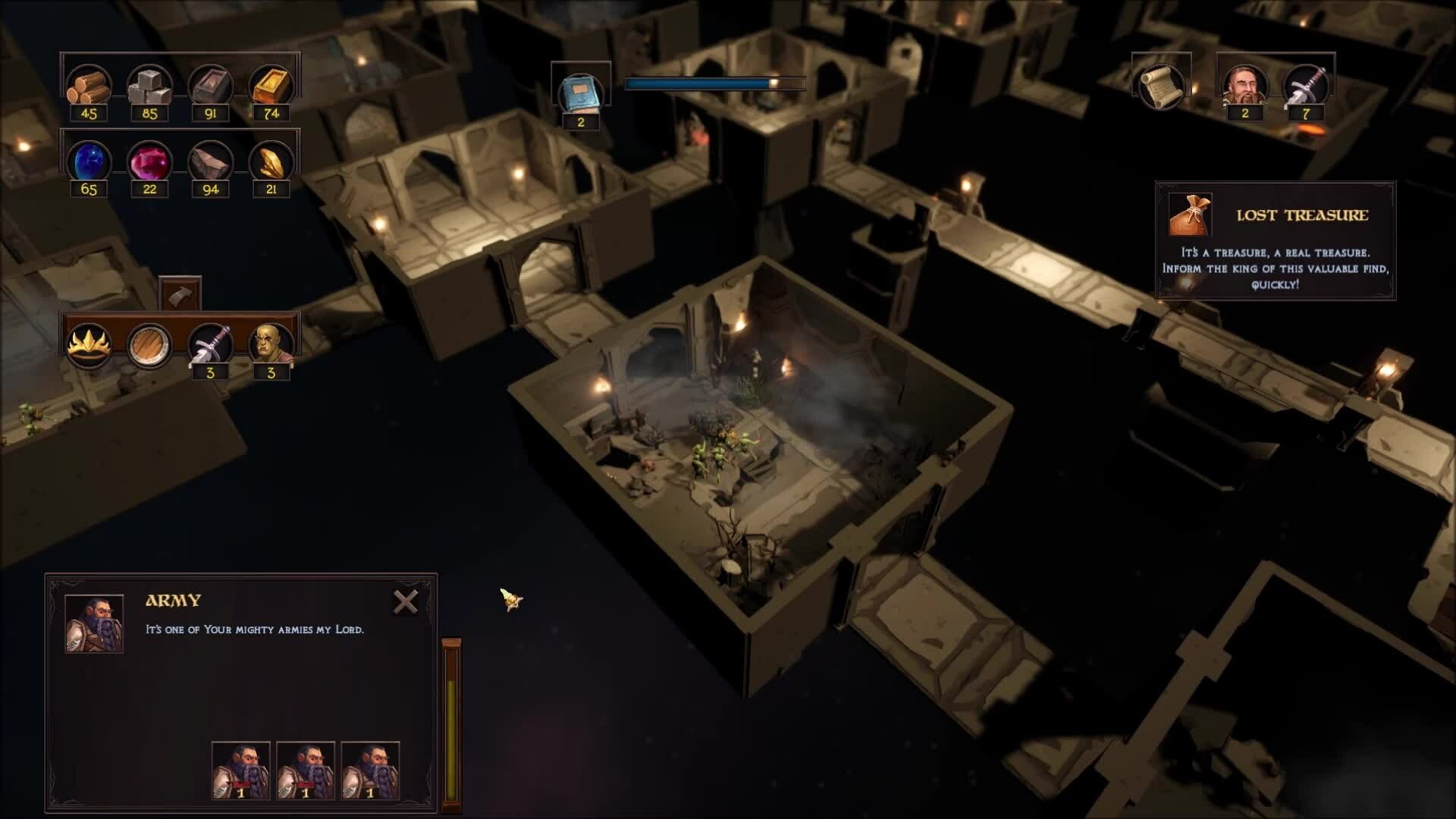This screenshot has height=819, width=1456.
Task: Click the gold ingot resource icon
Action: 271,85
